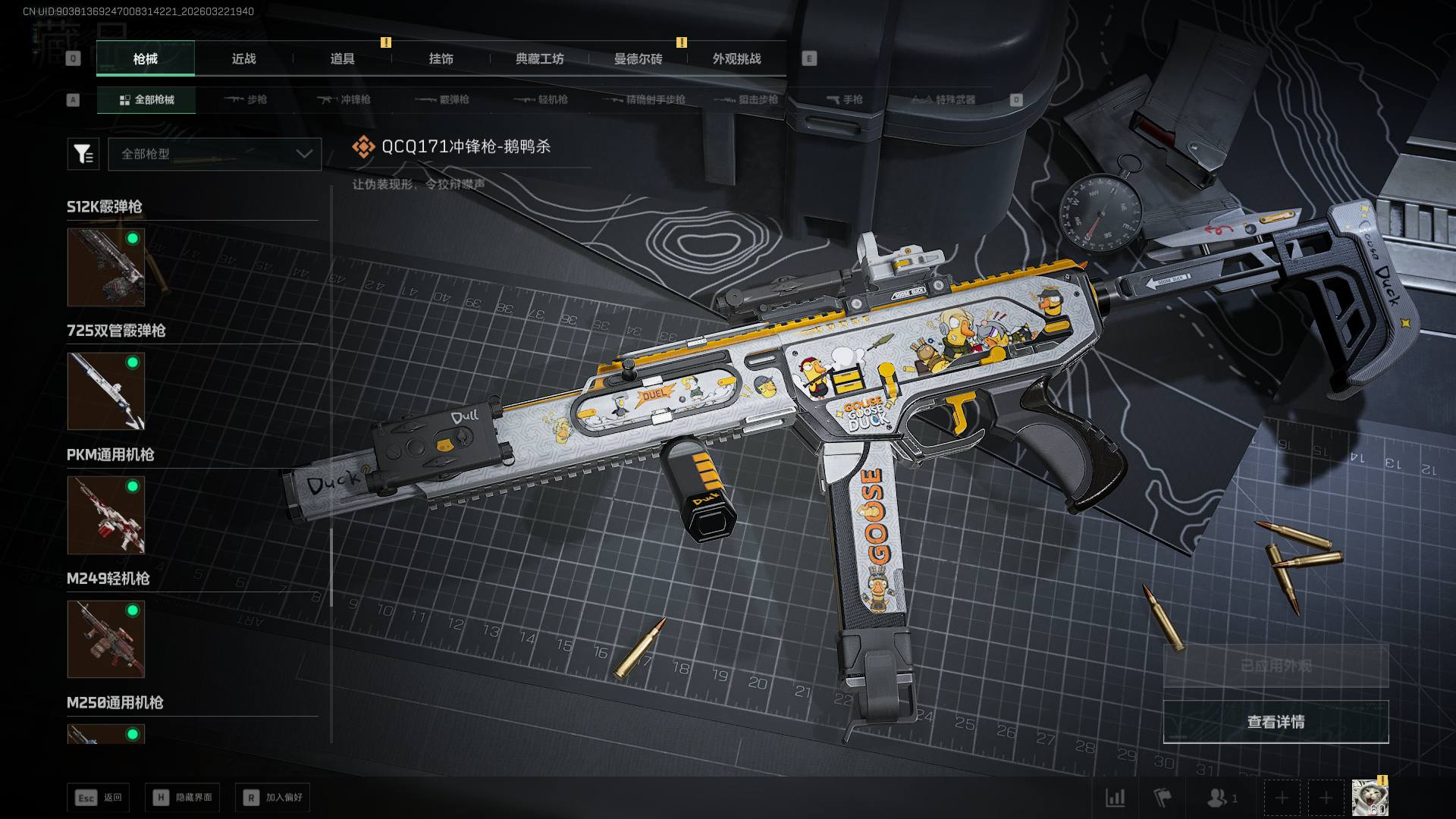Filter weapons by 步枪 rifles
Screen dimensions: 1456x819
pos(246,99)
